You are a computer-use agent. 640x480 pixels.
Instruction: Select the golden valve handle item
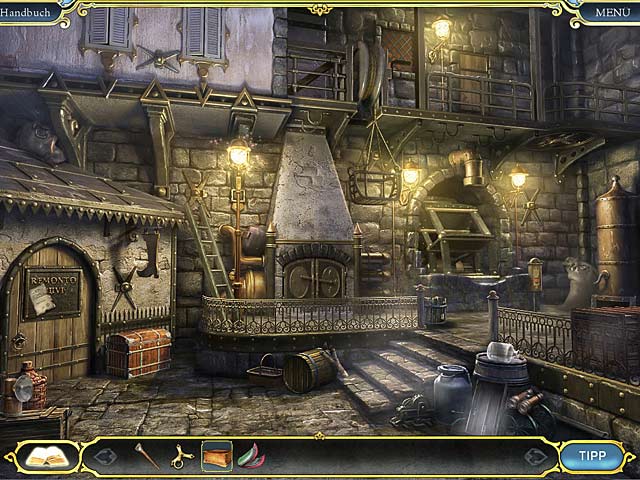coord(181,457)
